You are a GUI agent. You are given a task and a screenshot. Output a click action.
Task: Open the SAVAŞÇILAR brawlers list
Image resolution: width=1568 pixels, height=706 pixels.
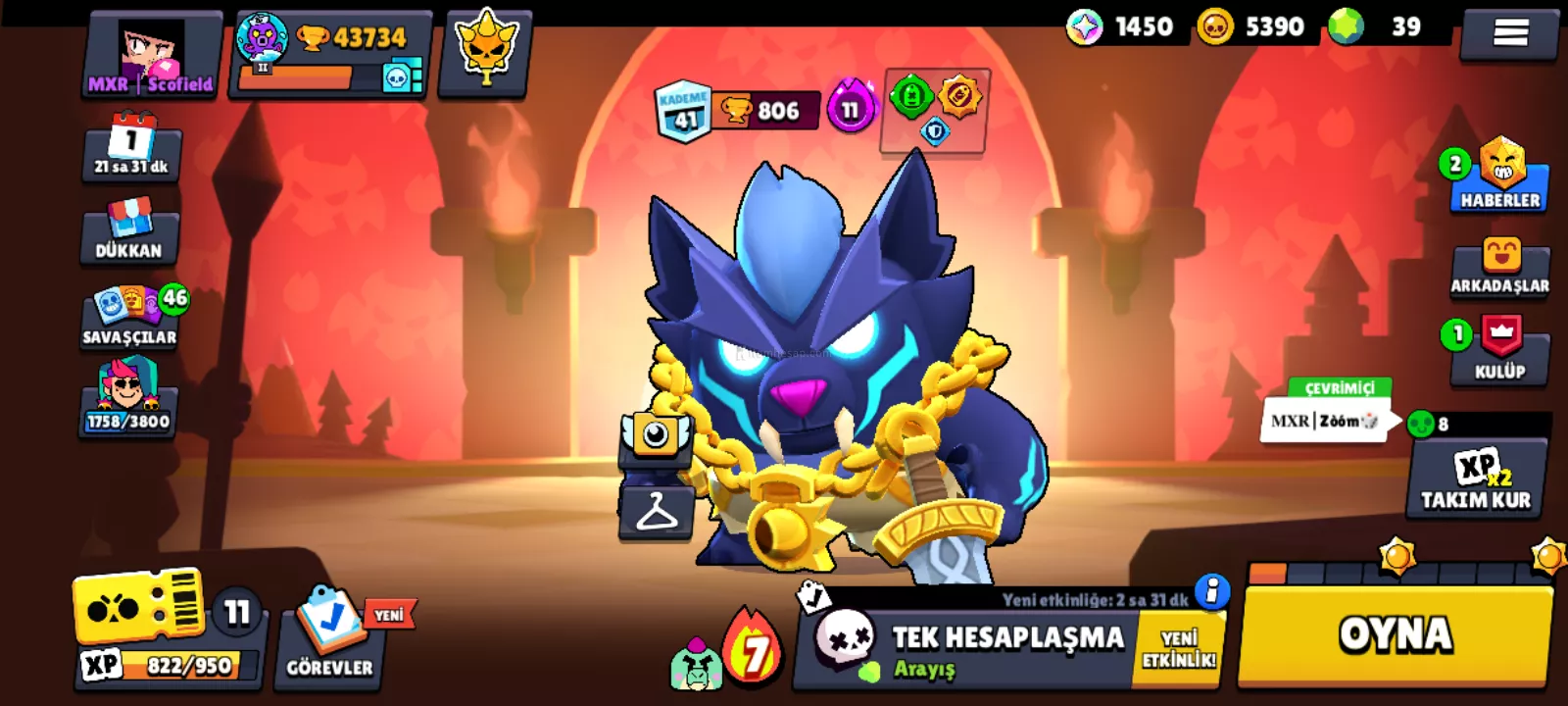[130, 316]
